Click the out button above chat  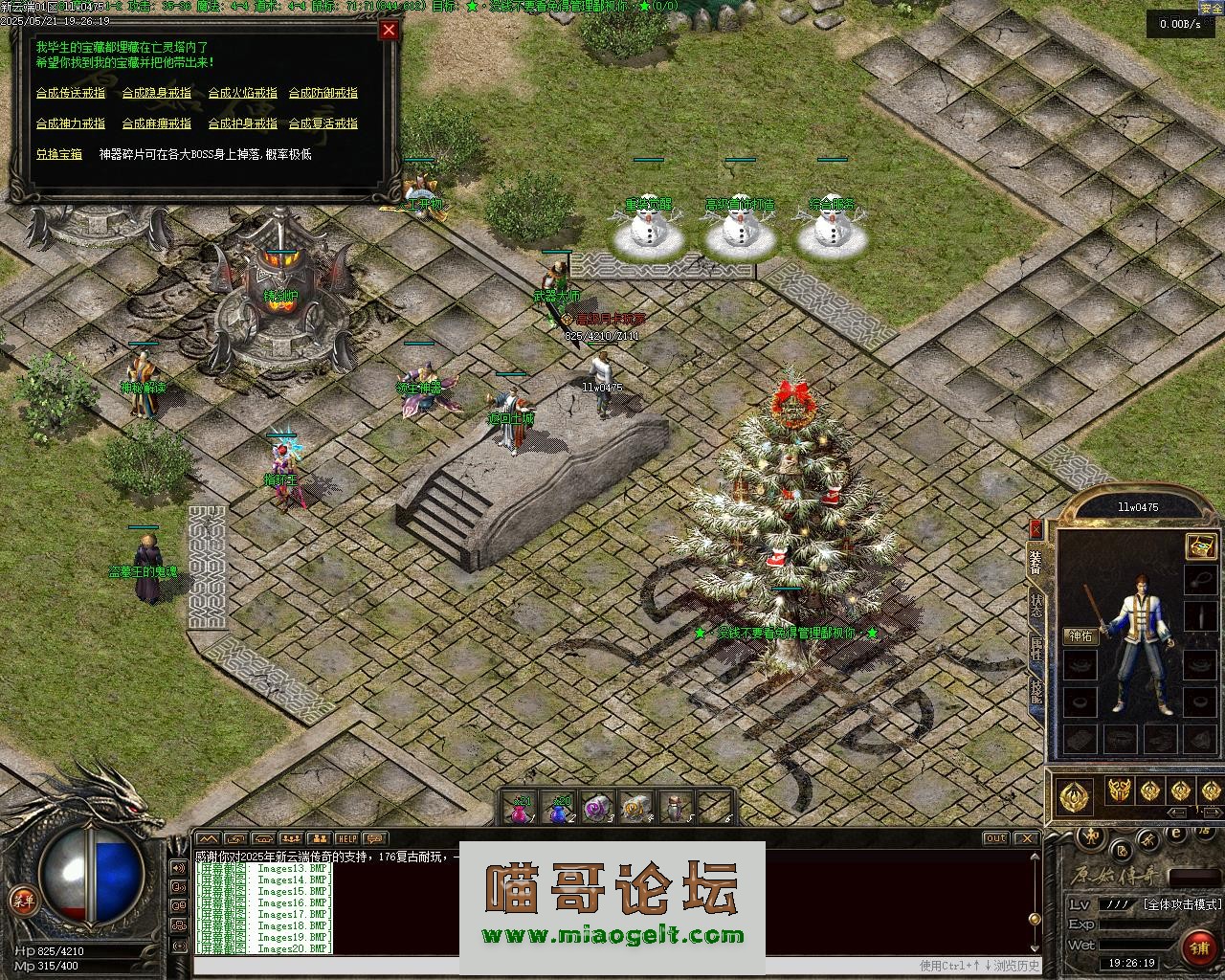coord(996,838)
